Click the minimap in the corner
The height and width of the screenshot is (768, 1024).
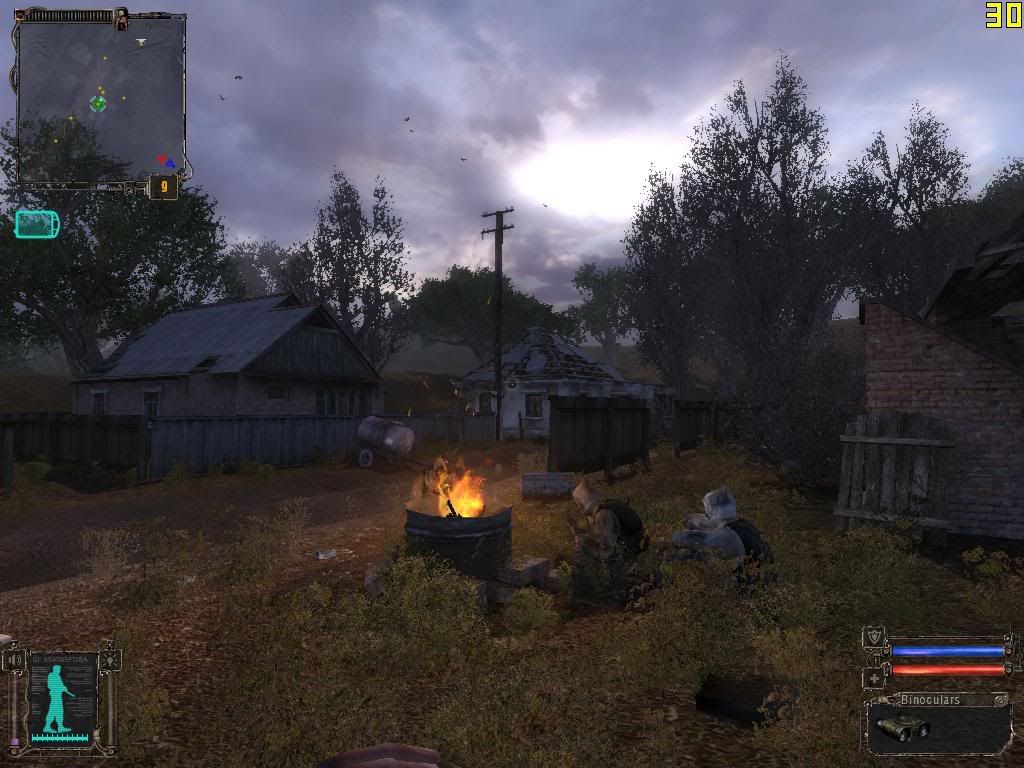(101, 98)
